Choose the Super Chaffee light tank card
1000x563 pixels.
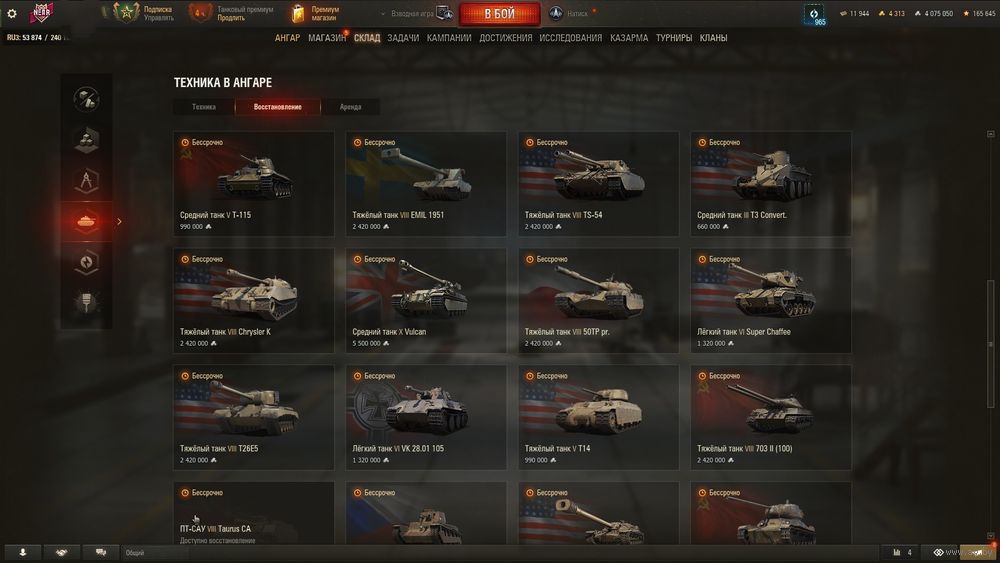(771, 300)
